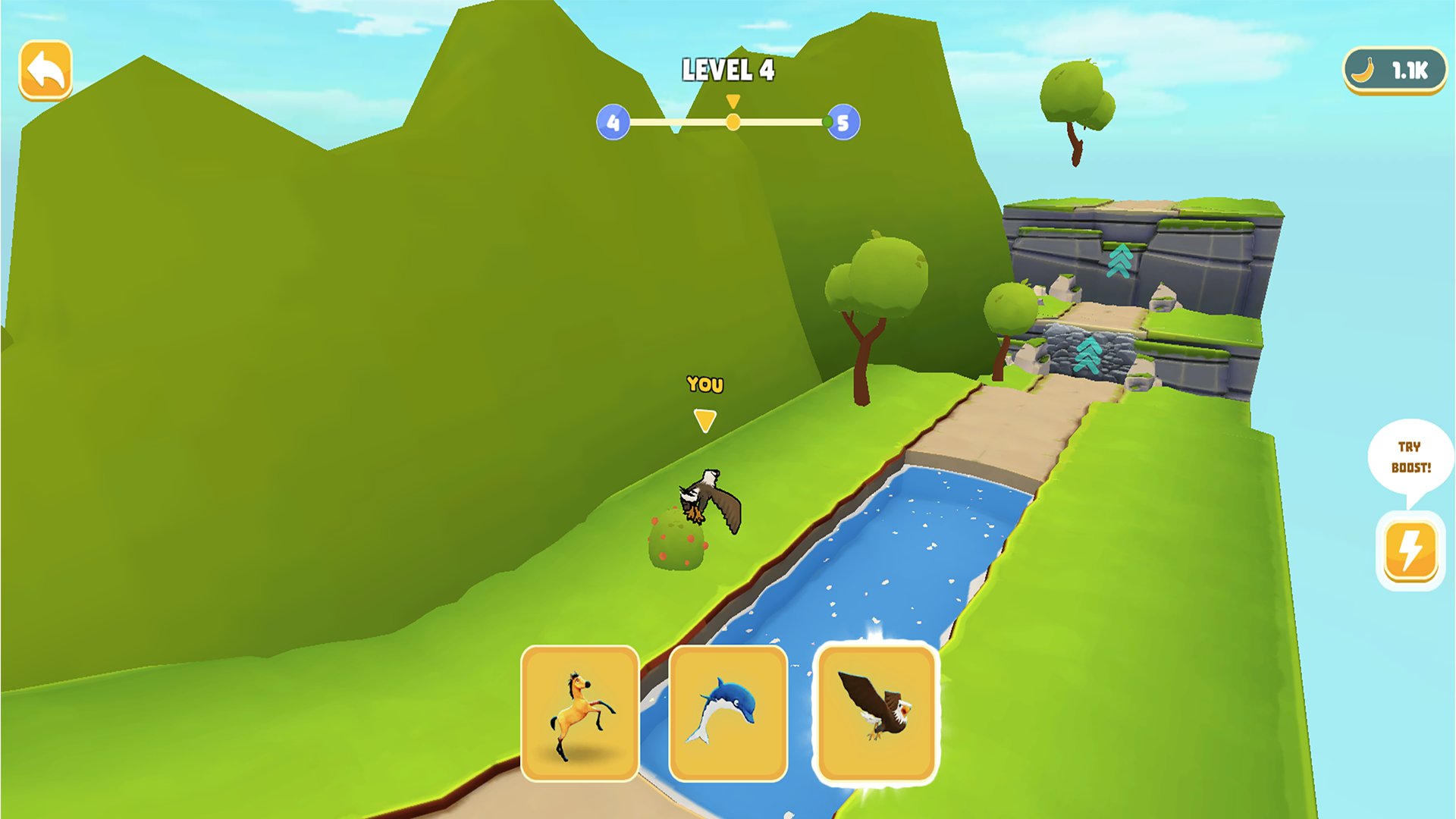This screenshot has height=819, width=1456.
Task: Click the level 4 badge on progress bar
Action: [613, 121]
